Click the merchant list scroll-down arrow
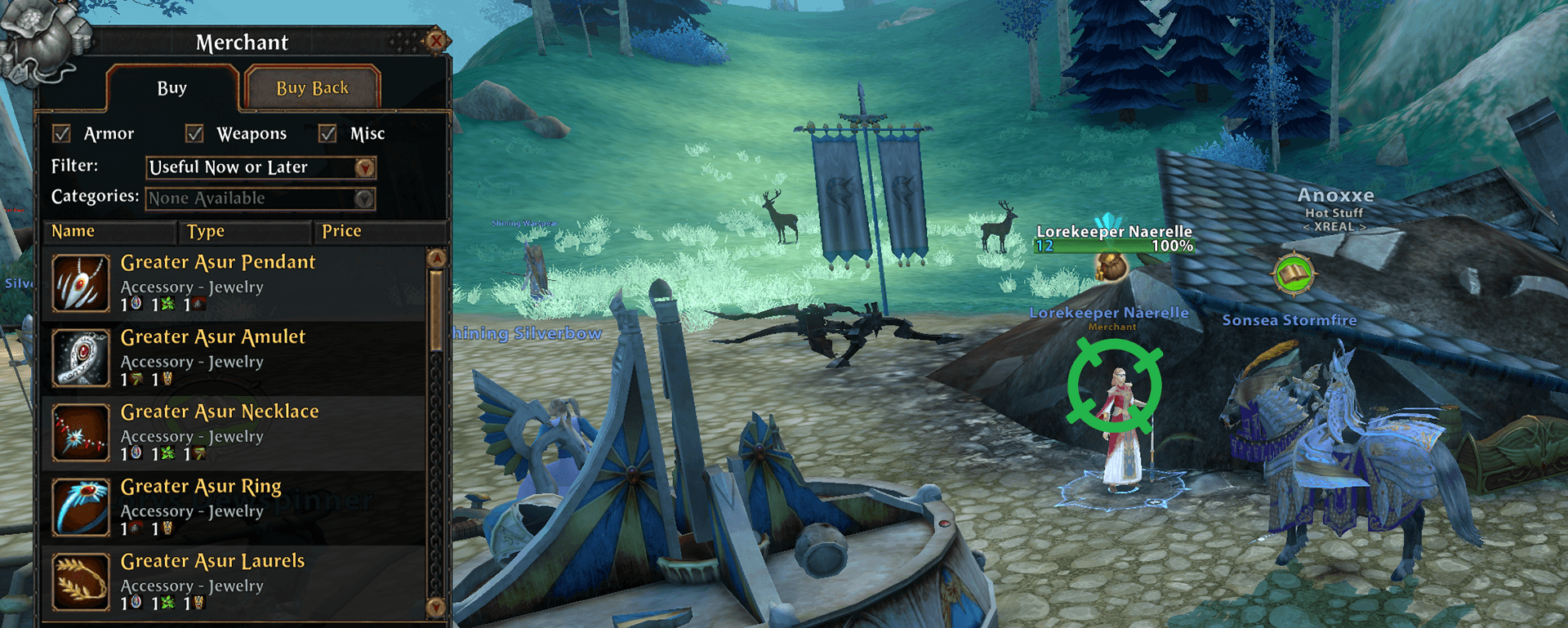 tap(436, 607)
